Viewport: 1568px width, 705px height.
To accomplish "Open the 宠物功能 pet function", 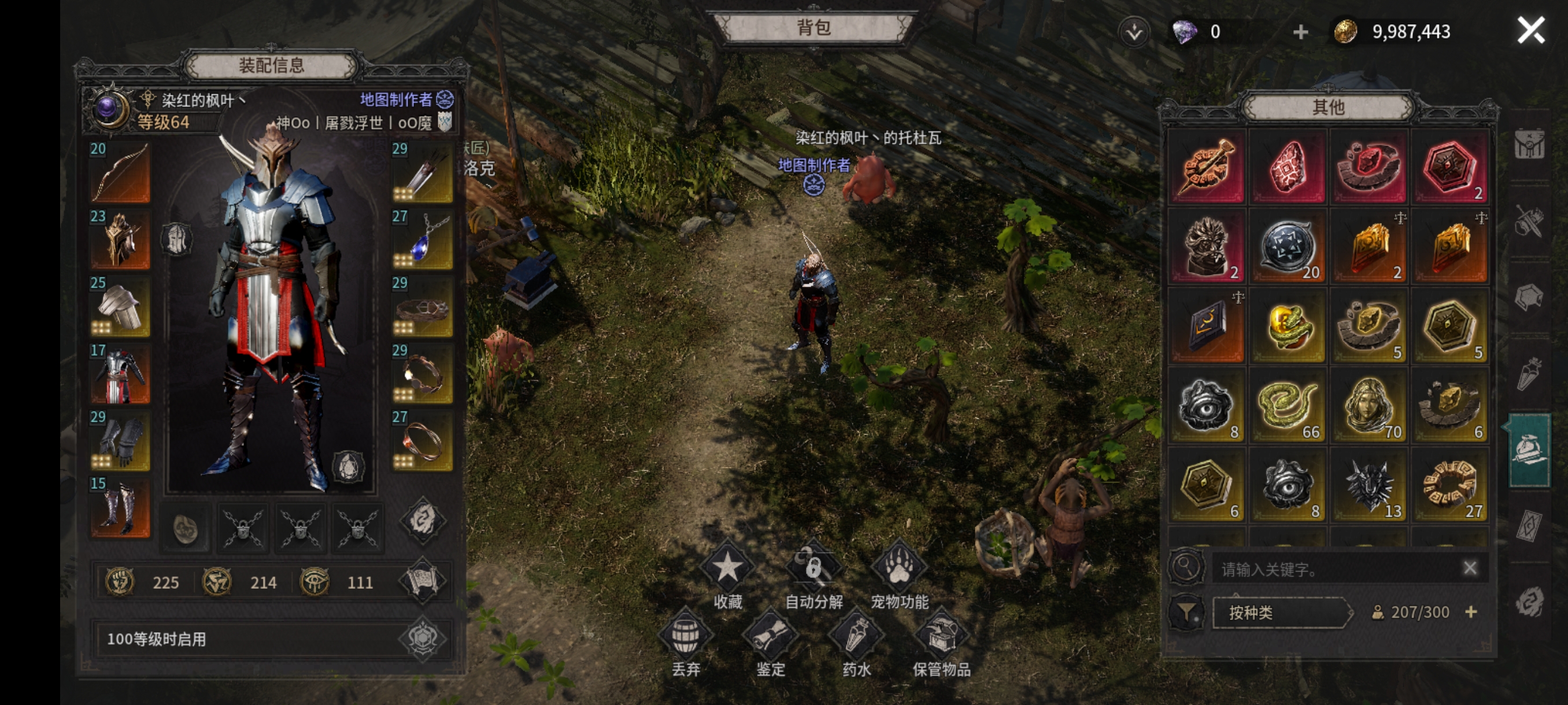I will [899, 569].
